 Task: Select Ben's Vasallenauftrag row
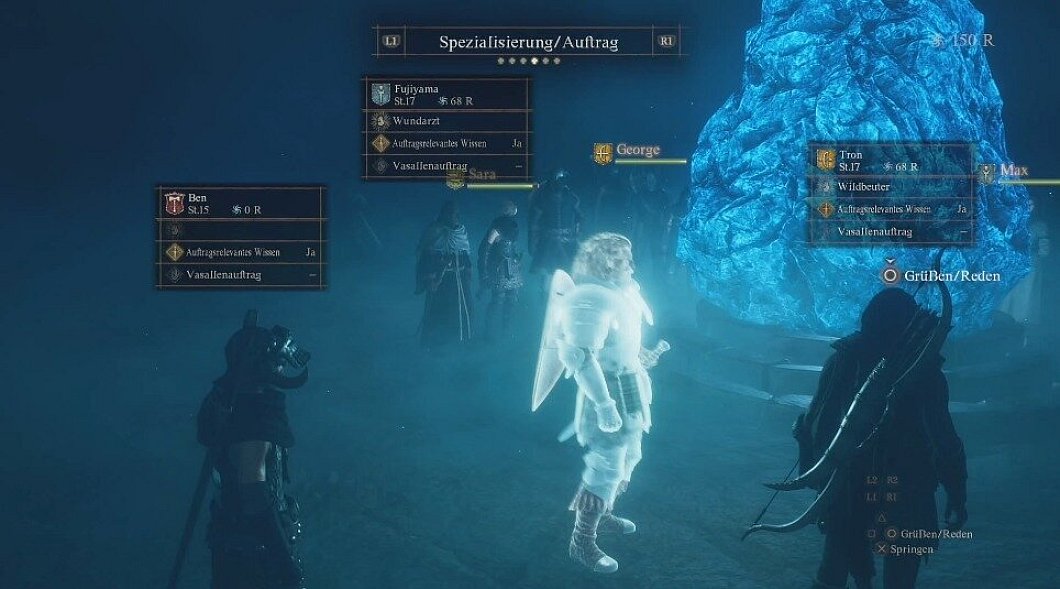(240, 274)
